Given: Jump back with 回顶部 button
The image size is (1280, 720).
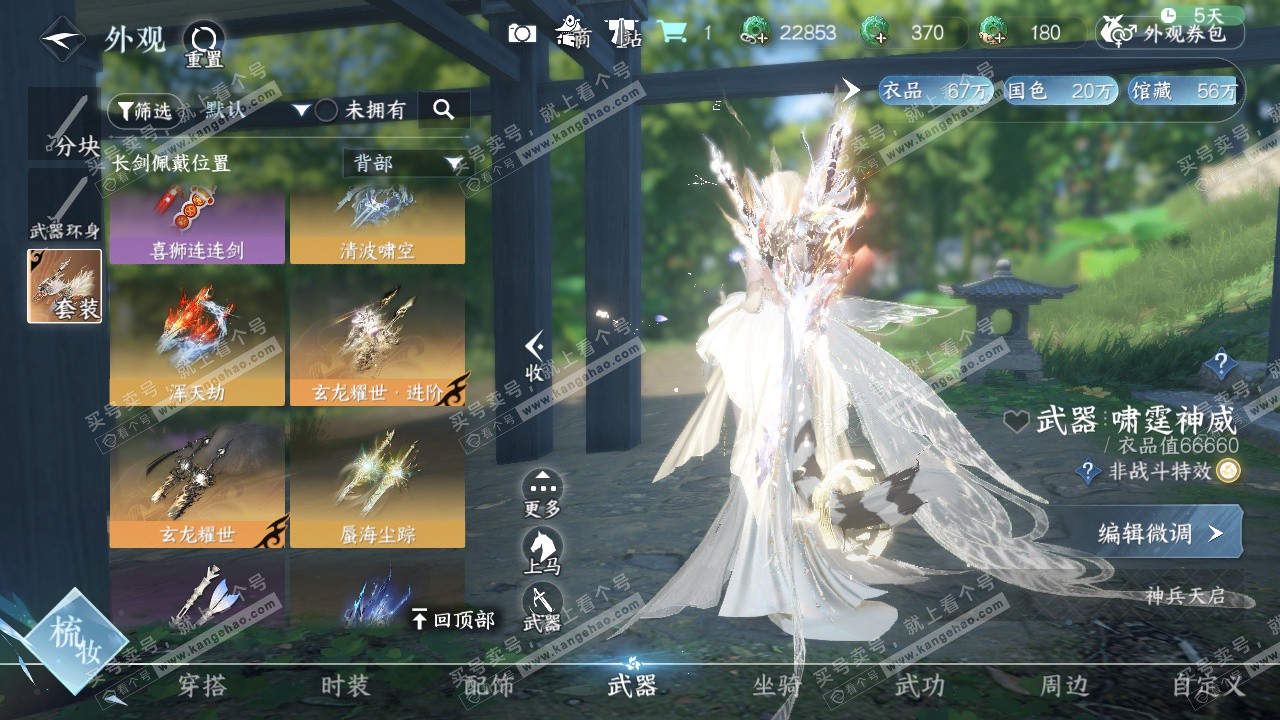Looking at the screenshot, I should point(453,620).
